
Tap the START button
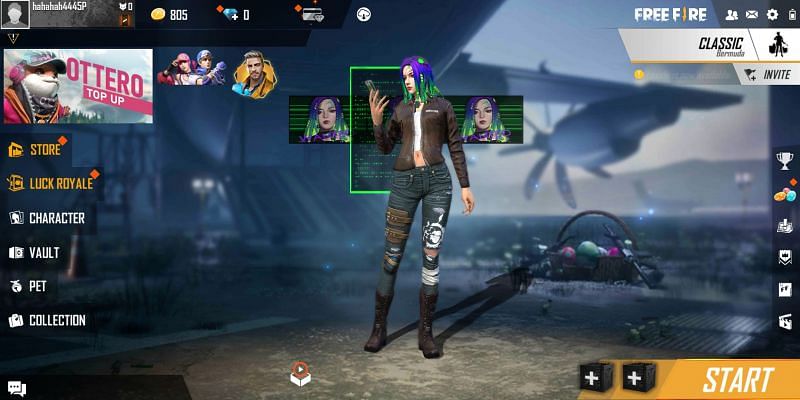tap(737, 380)
